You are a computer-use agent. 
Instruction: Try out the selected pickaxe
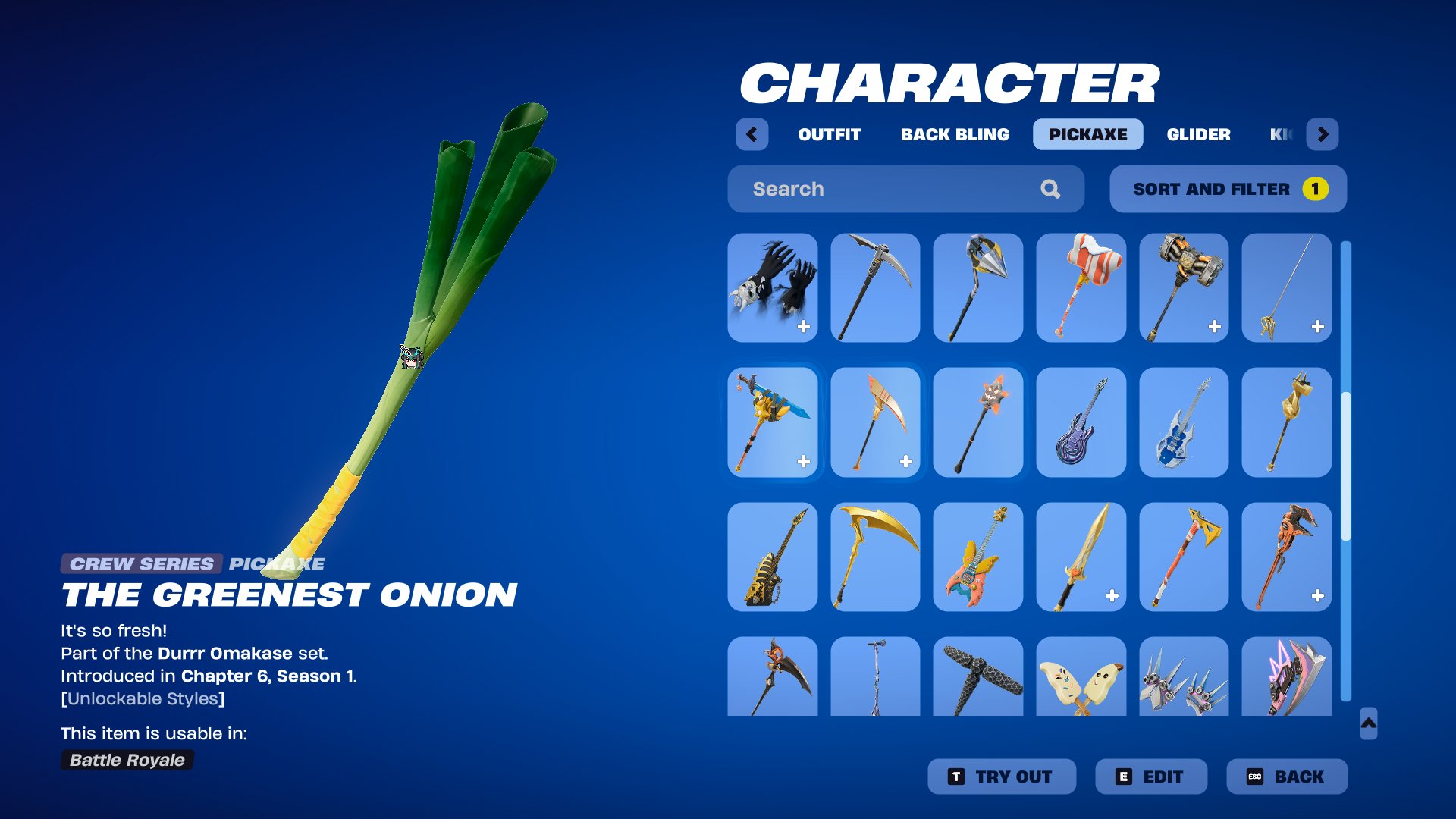click(1001, 777)
